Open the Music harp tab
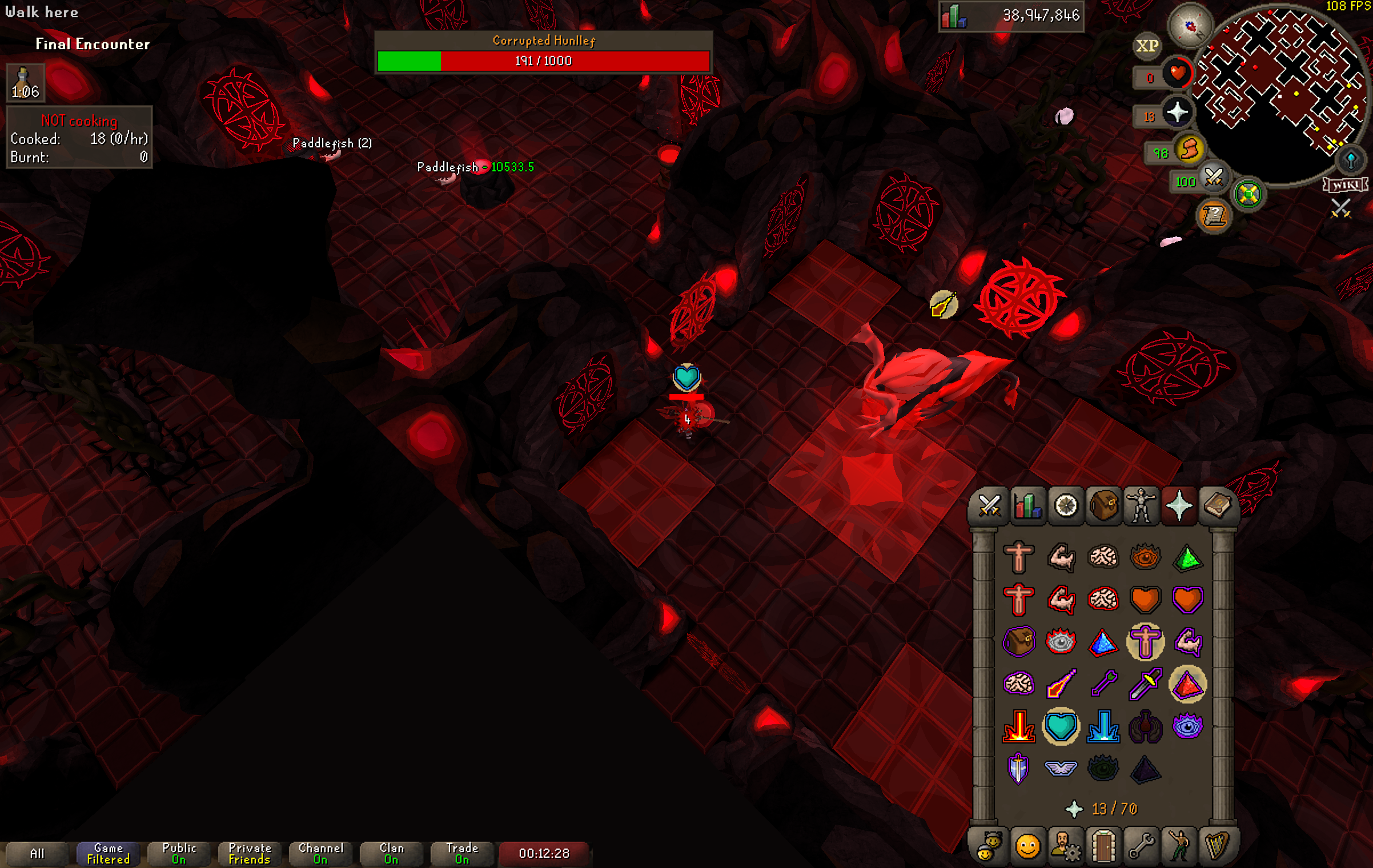Screen dimensions: 1373x868 tap(1217, 846)
